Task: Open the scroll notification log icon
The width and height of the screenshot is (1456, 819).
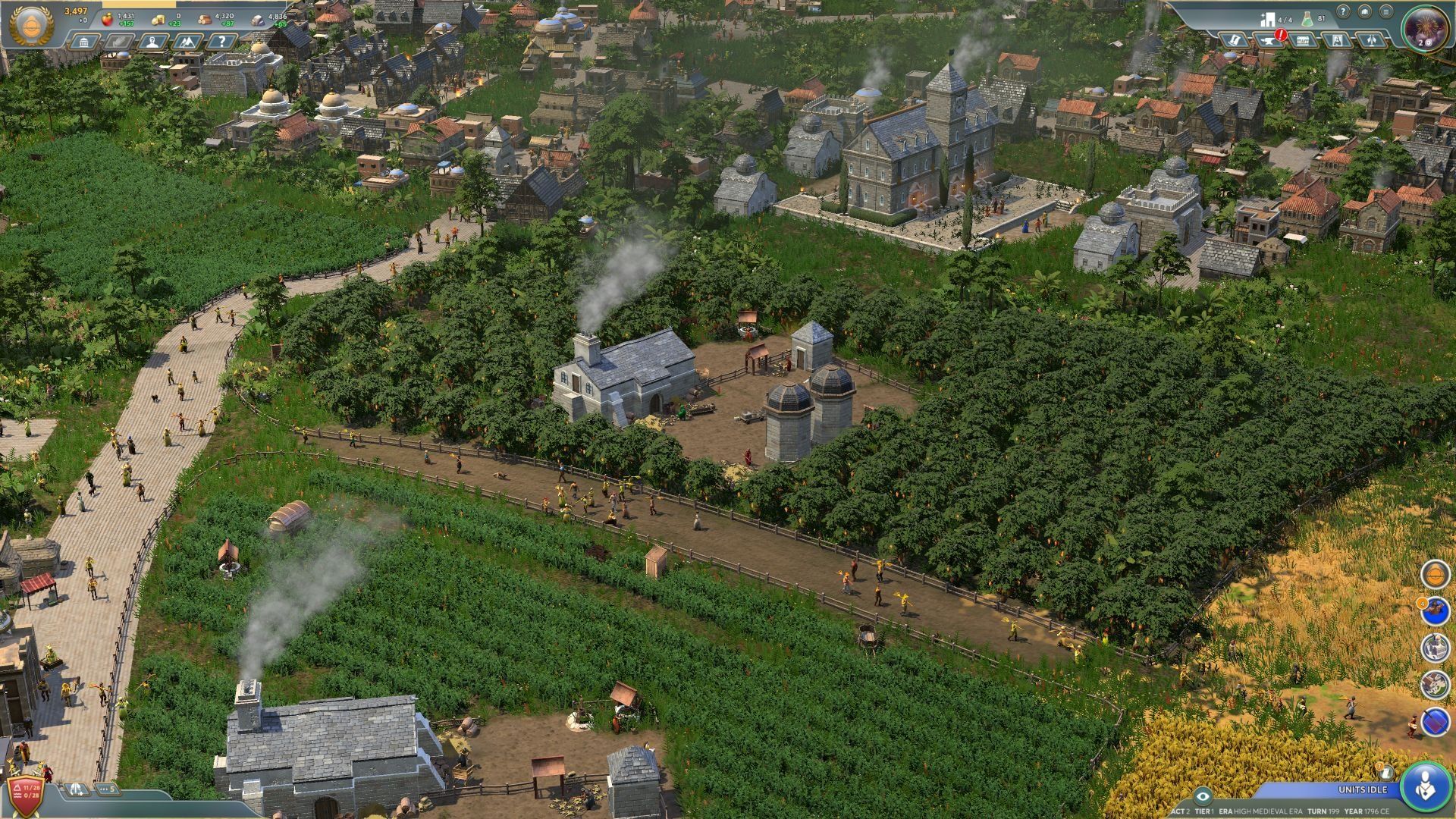Action: (x=1387, y=772)
